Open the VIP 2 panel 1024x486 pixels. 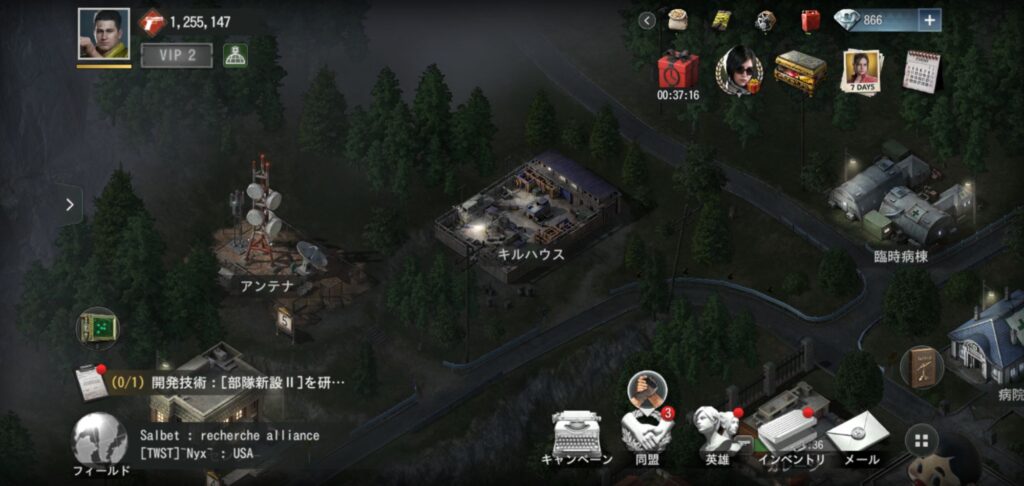[176, 56]
